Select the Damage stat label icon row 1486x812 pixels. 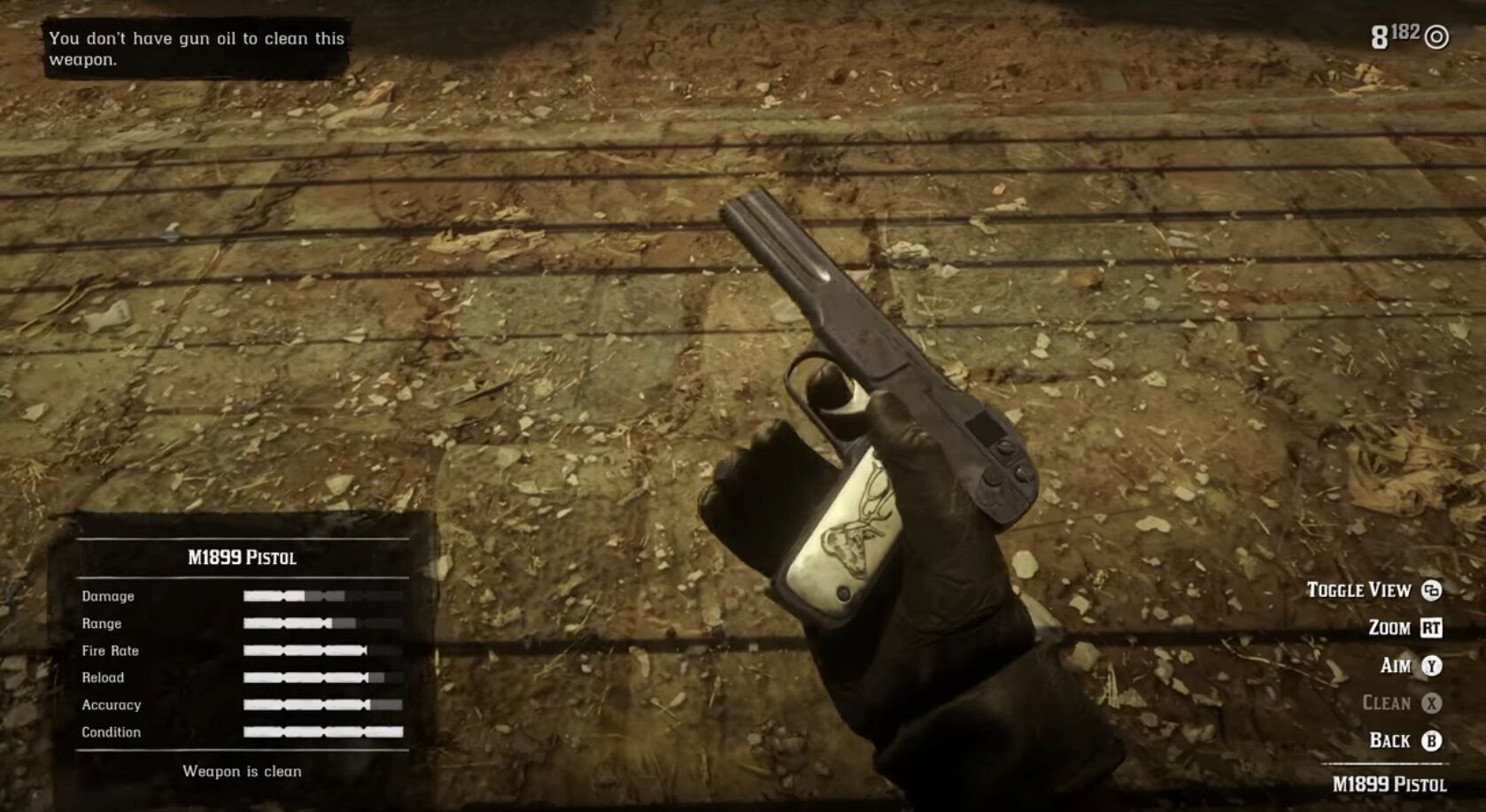coord(108,596)
